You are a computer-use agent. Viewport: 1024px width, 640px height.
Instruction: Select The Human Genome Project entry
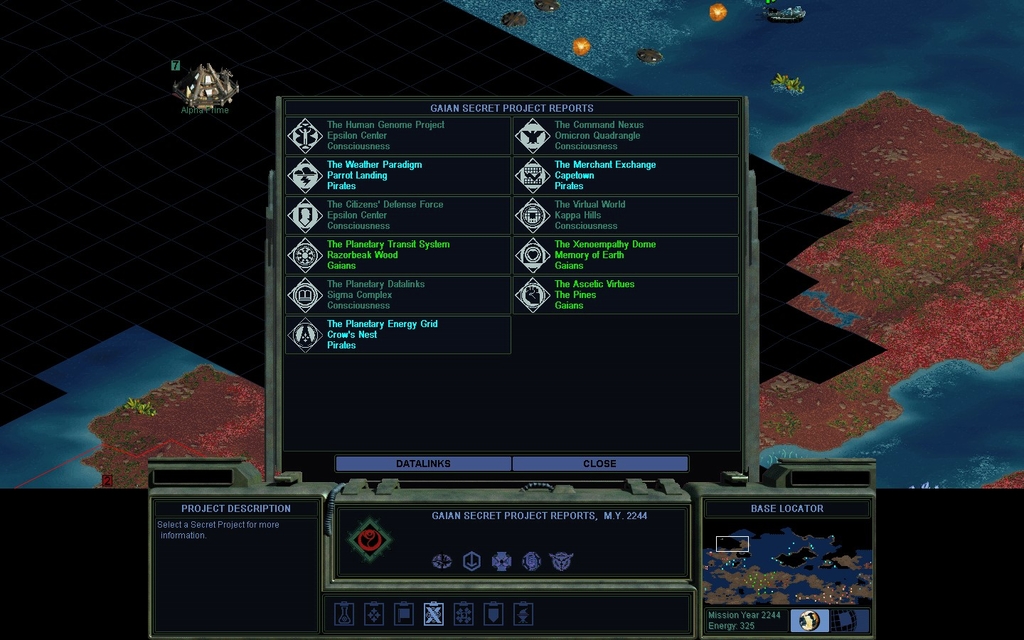click(398, 136)
